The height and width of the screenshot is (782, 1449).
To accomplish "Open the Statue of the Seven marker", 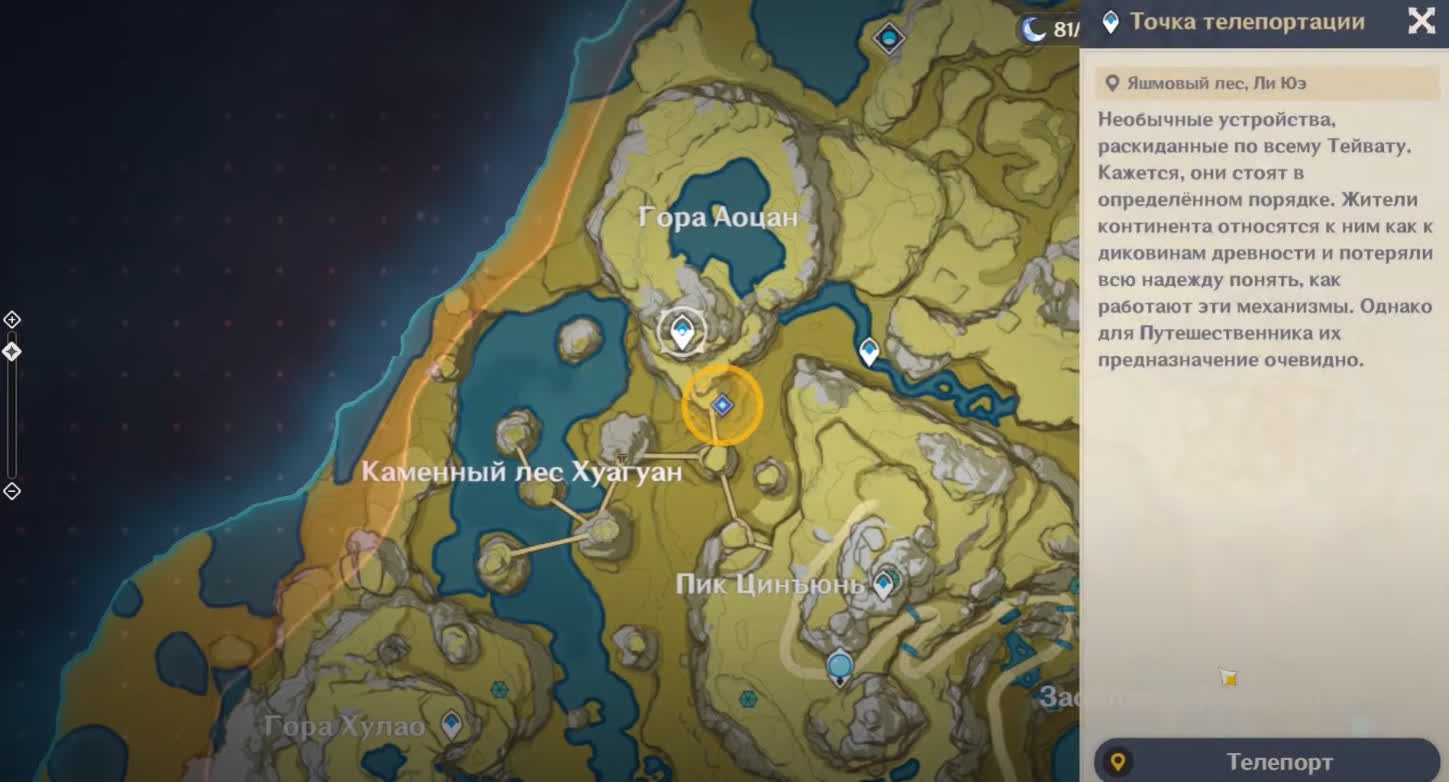I will click(x=840, y=667).
